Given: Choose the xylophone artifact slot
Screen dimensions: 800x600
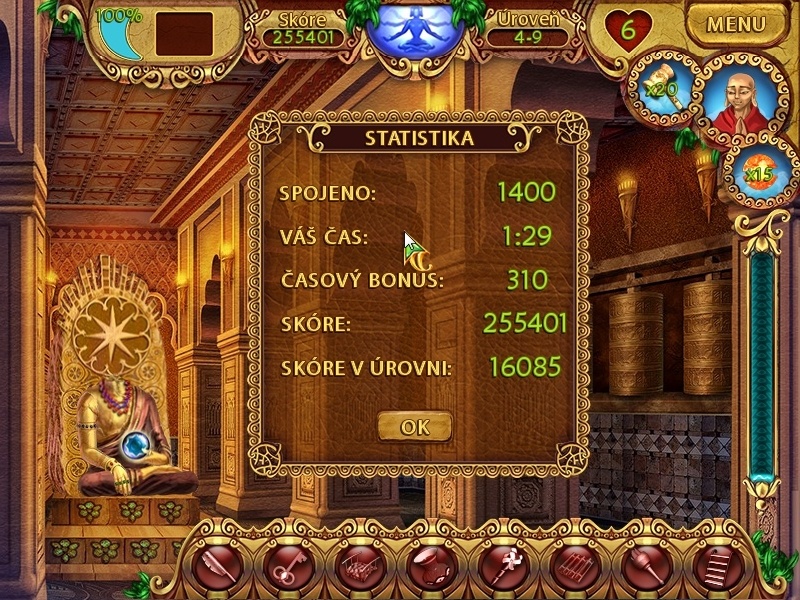Looking at the screenshot, I should tap(571, 567).
